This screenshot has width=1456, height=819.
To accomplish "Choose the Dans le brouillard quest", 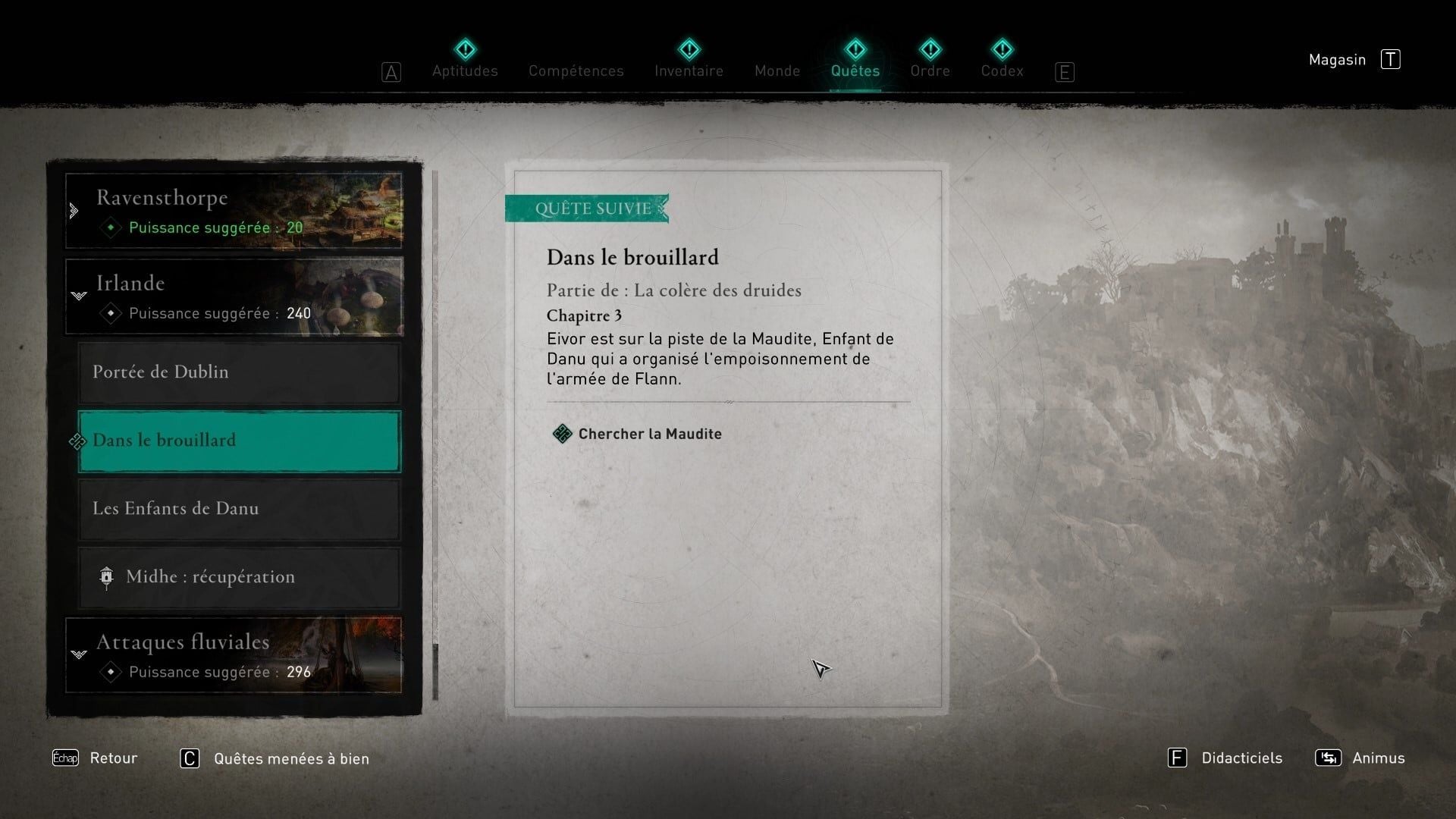I will [x=239, y=441].
